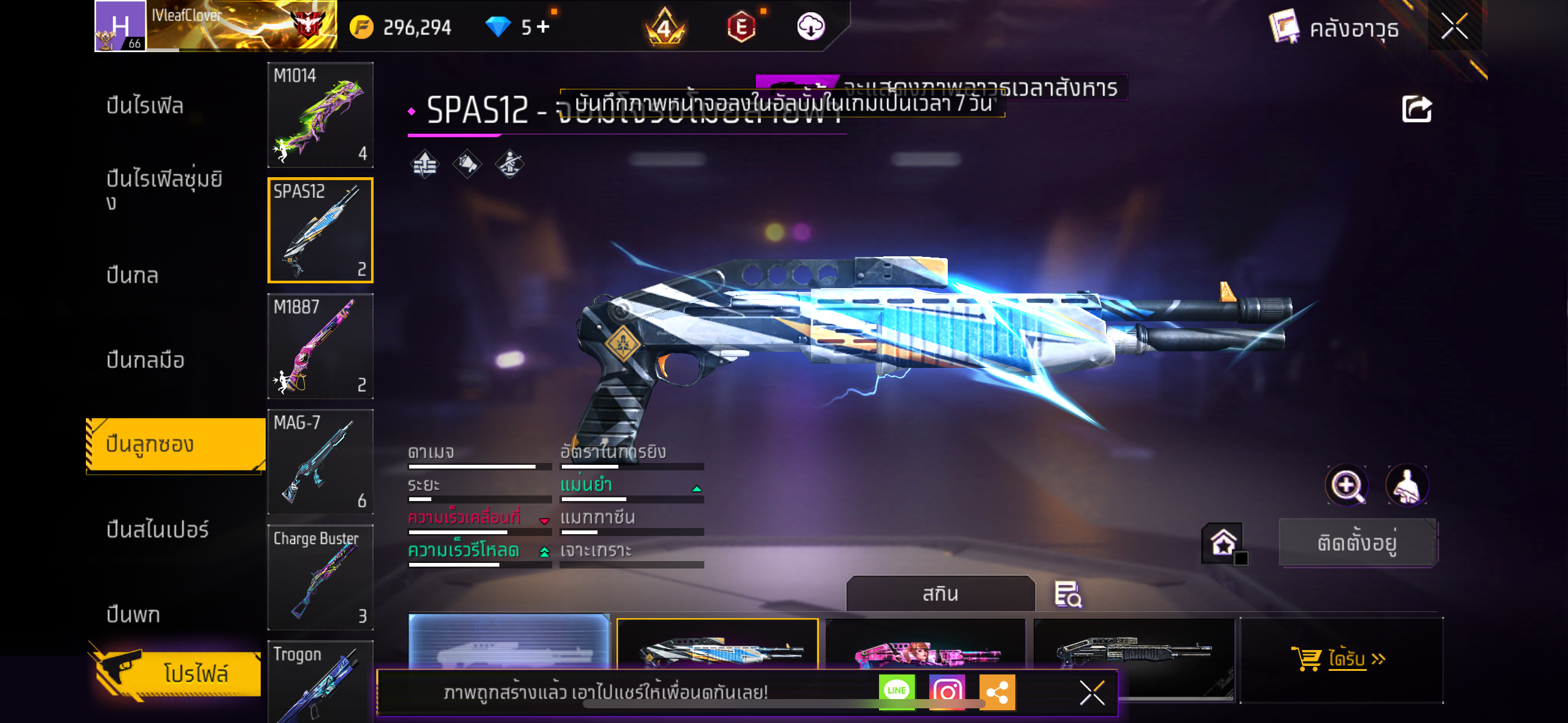This screenshot has width=1568, height=723.
Task: Choose the ปืนสไนเปอร์ category
Action: coord(157,529)
